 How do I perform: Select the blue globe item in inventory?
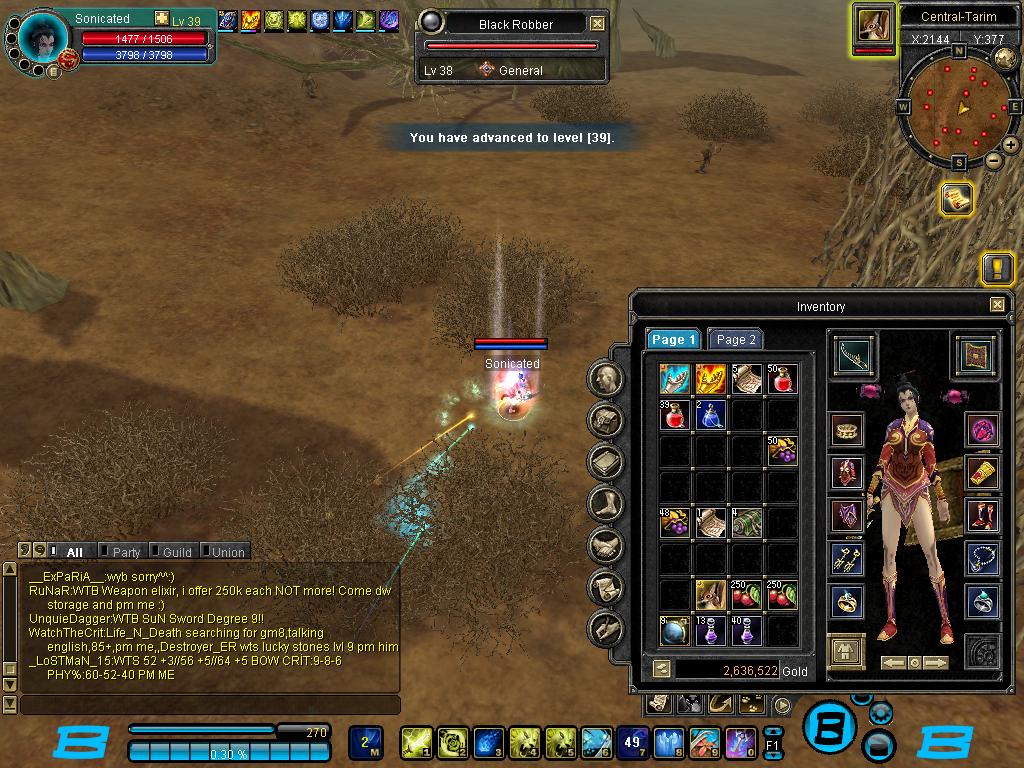coord(674,631)
